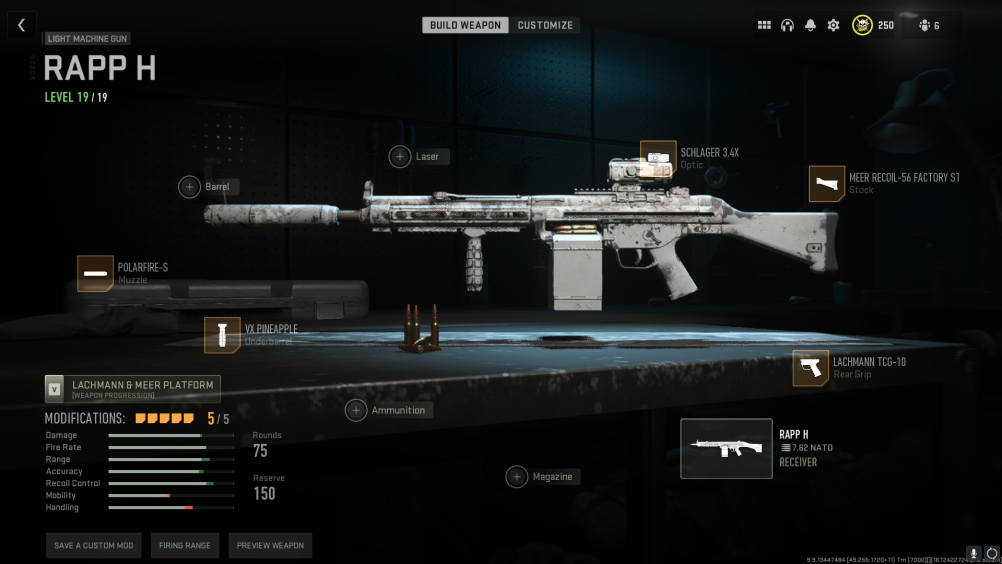Click the headset audio icon
Viewport: 1002px width, 564px height.
[787, 25]
